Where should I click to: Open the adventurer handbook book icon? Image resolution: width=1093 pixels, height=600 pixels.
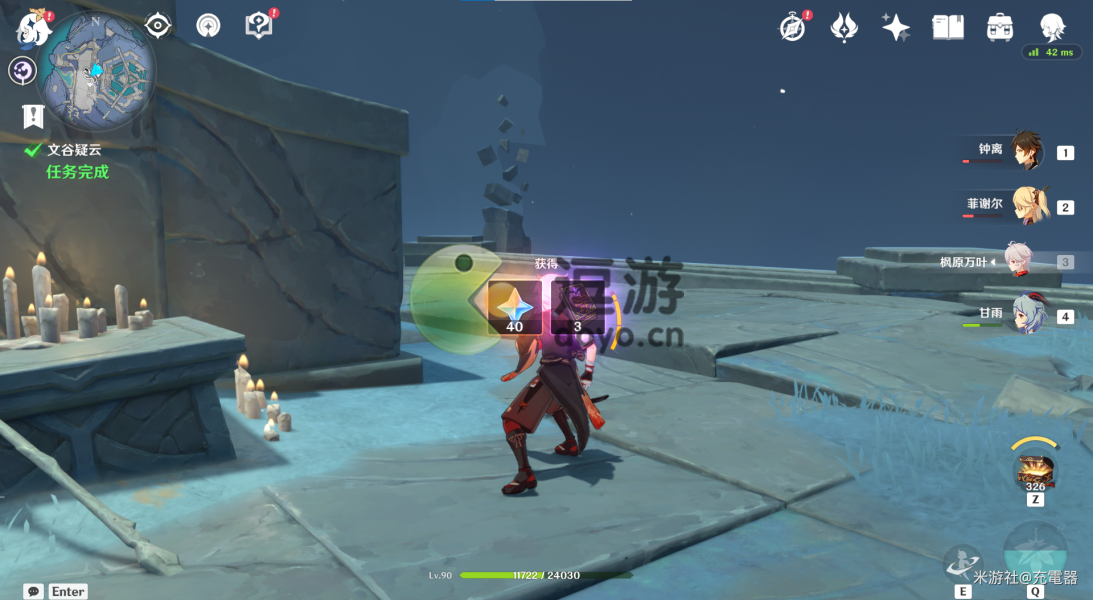[x=947, y=27]
